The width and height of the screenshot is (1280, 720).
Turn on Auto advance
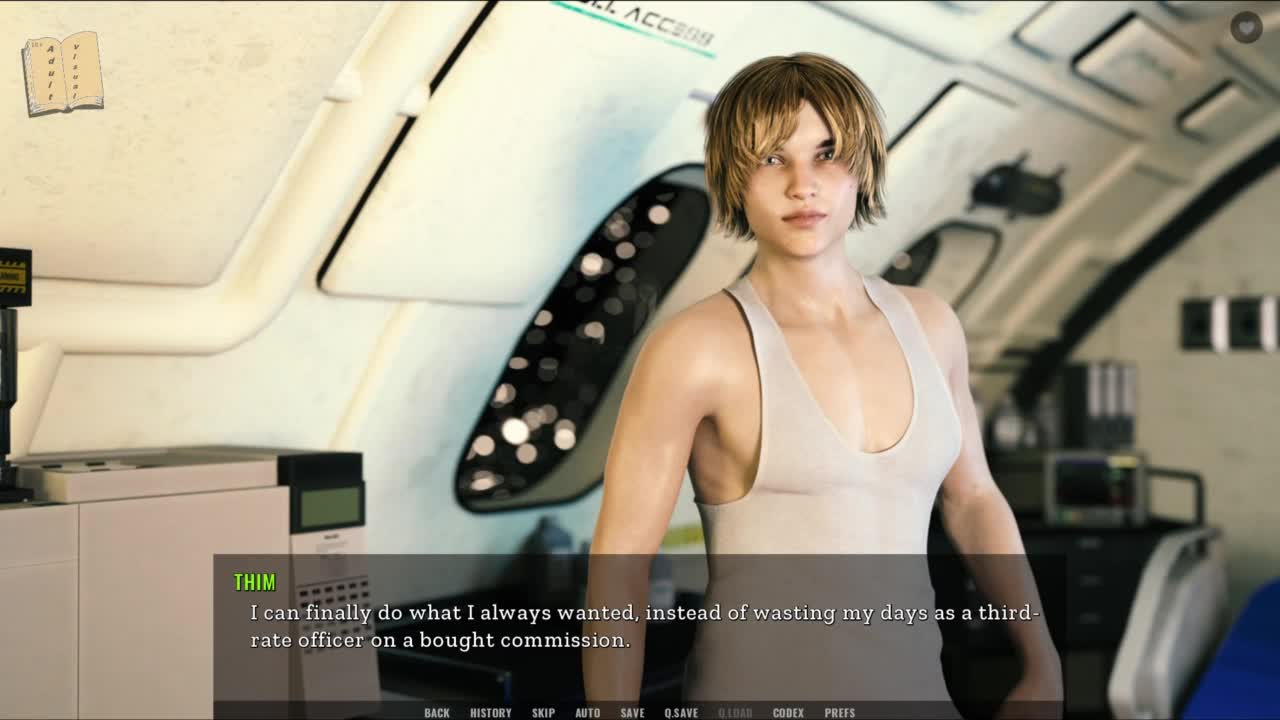[x=588, y=712]
